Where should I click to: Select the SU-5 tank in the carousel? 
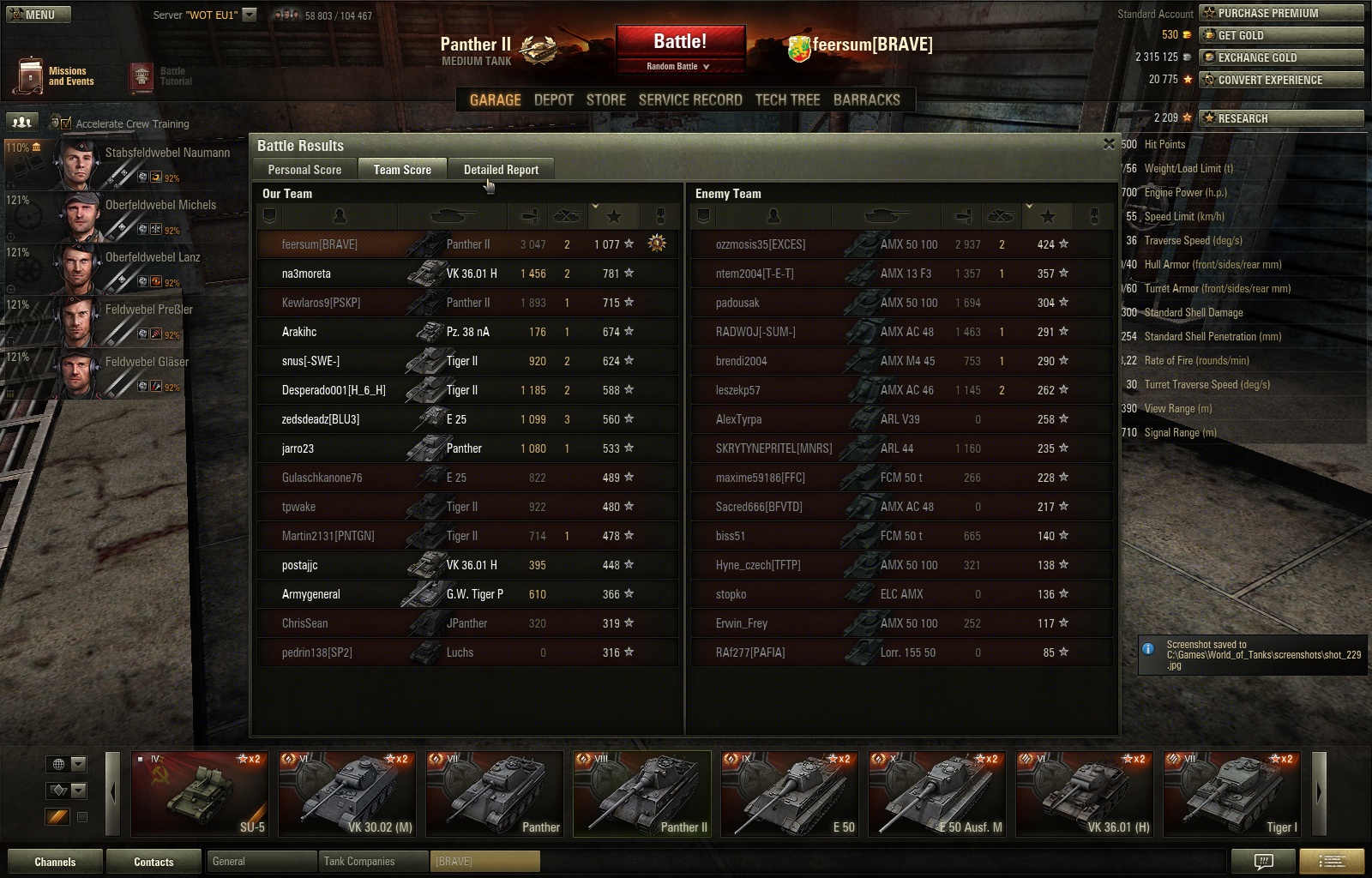click(200, 793)
